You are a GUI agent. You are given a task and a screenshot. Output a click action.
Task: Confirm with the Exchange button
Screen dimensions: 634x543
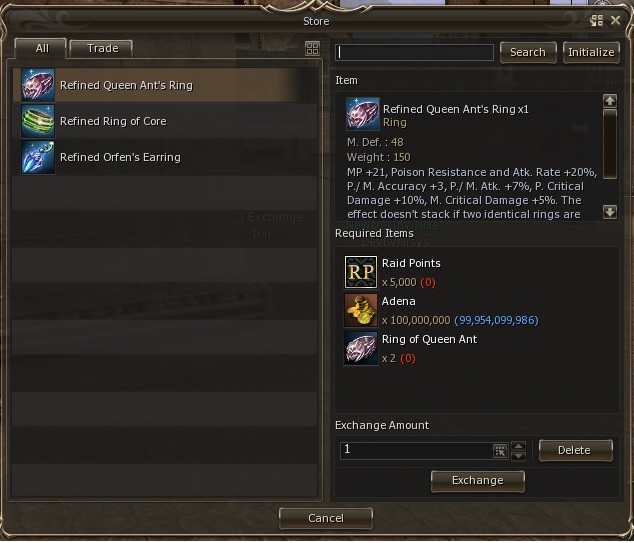coord(478,480)
